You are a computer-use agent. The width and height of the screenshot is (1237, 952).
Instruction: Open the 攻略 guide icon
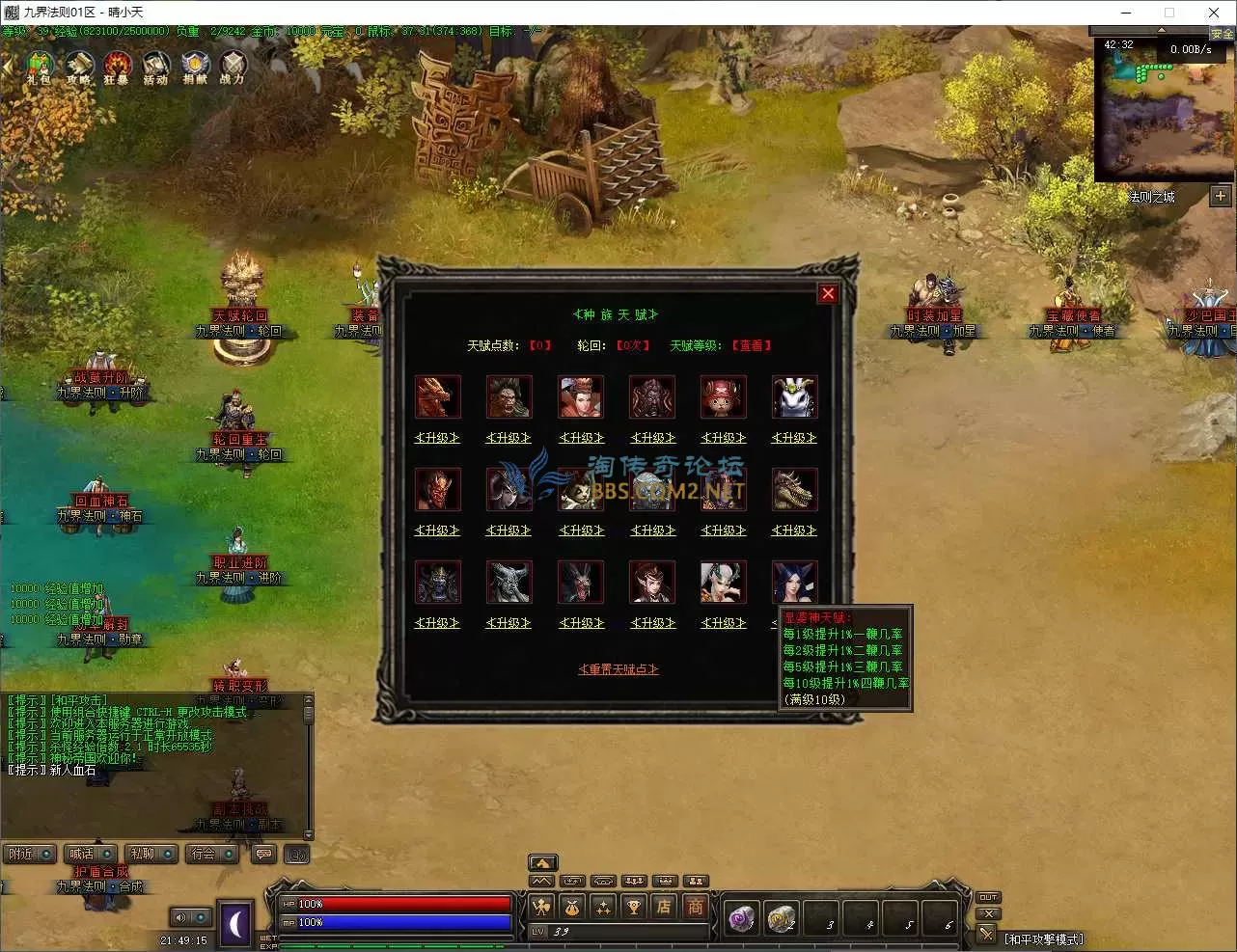coord(78,68)
